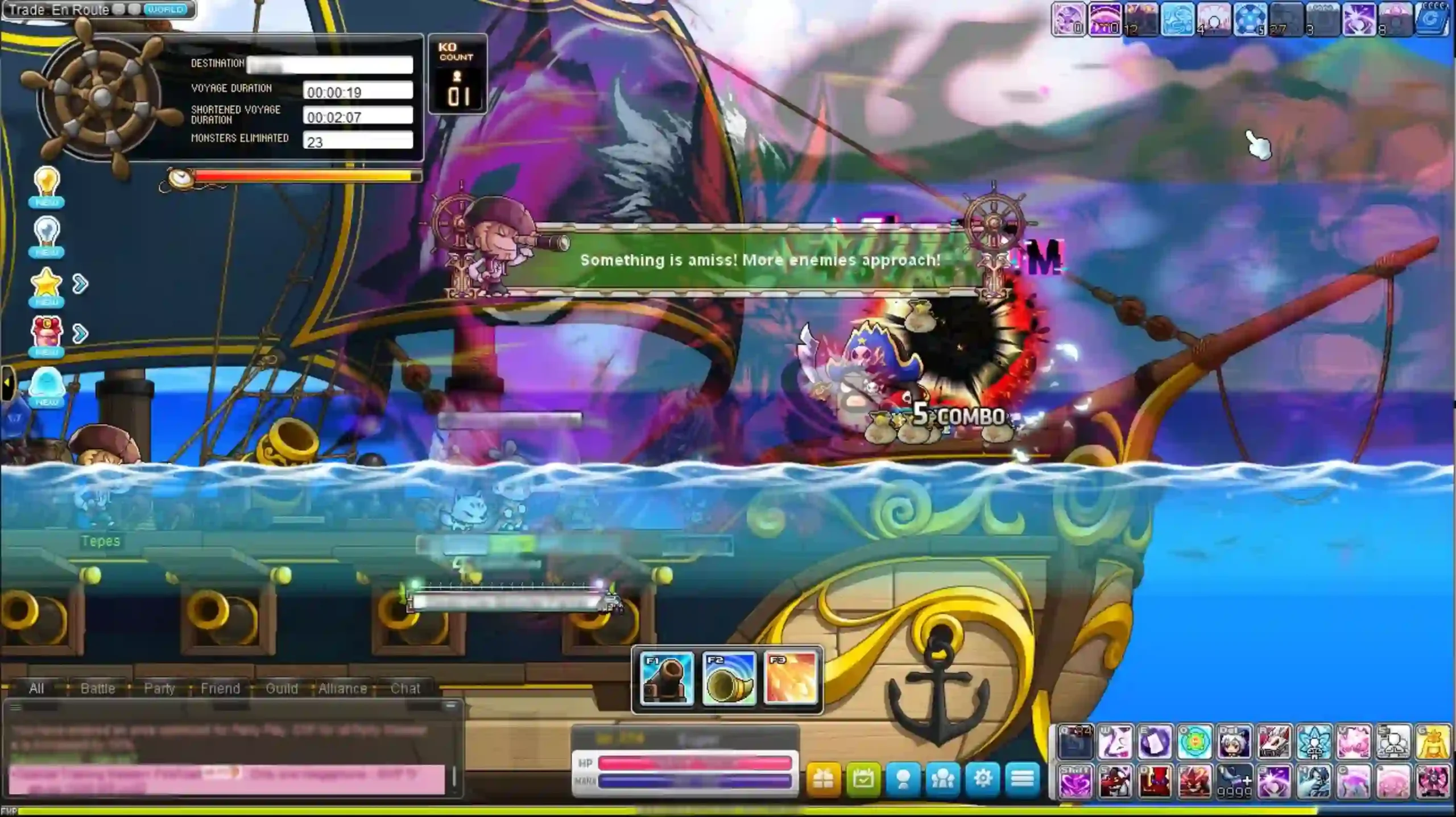1456x817 pixels.
Task: Switch to the Battle chat tab
Action: pos(99,689)
